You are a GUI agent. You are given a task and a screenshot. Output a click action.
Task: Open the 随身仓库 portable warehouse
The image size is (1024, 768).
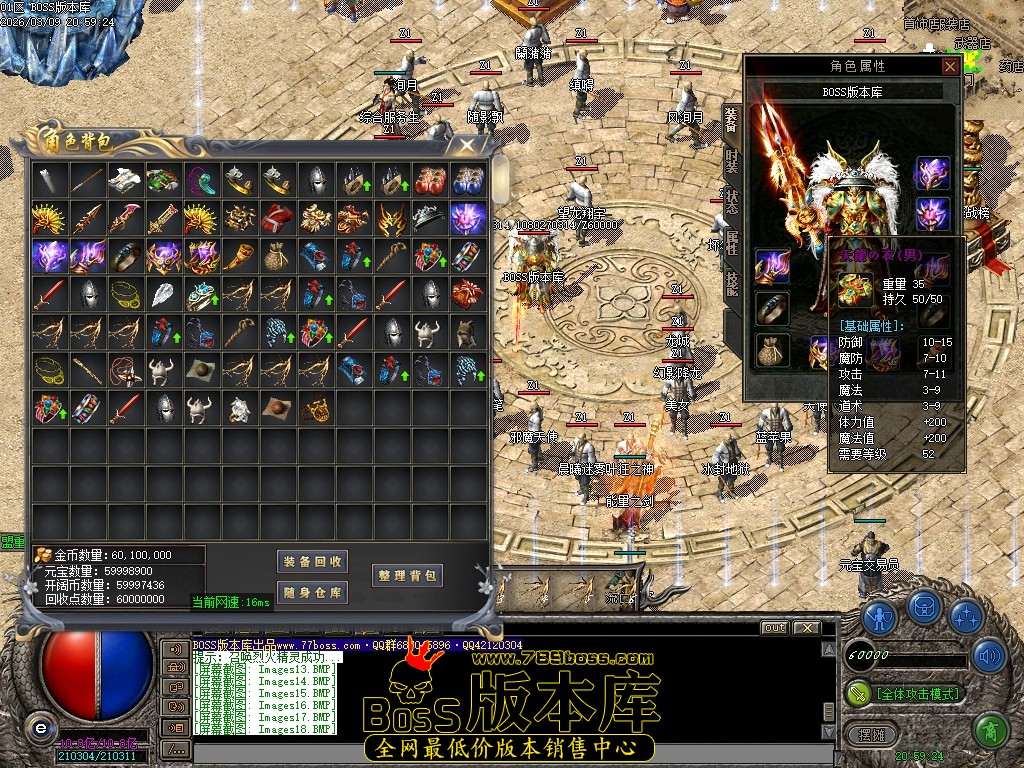coord(312,592)
